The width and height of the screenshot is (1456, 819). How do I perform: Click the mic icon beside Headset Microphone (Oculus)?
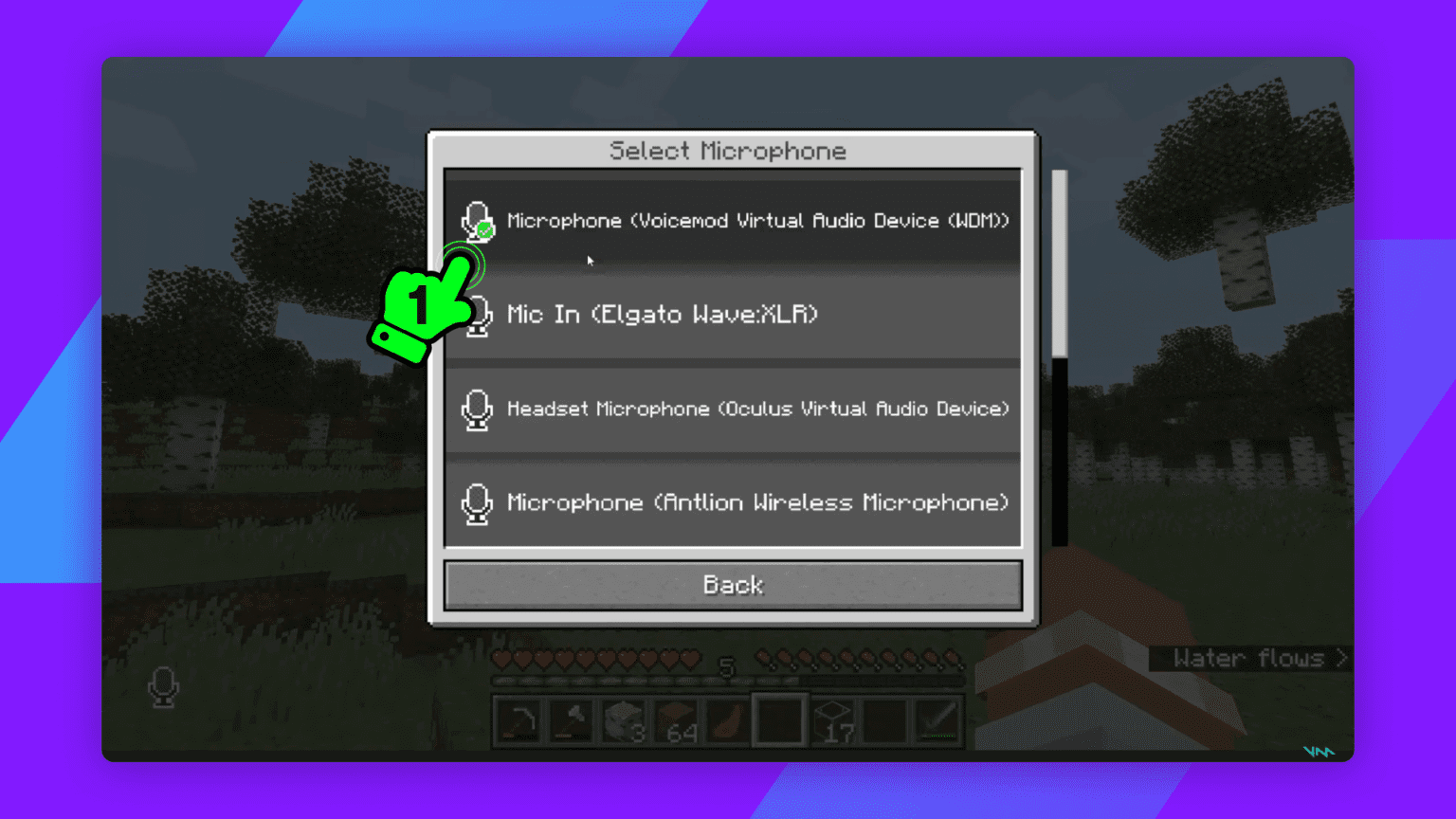pos(477,409)
